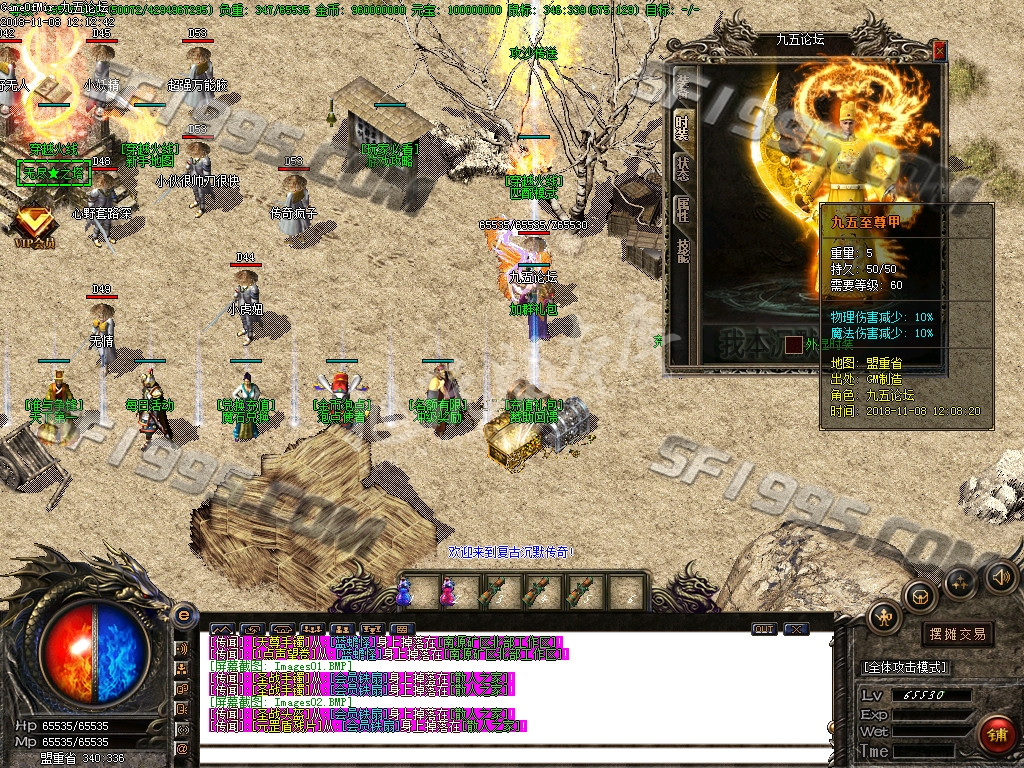Click the OUT button above the chat
Viewport: 1024px width, 768px height.
coord(764,629)
